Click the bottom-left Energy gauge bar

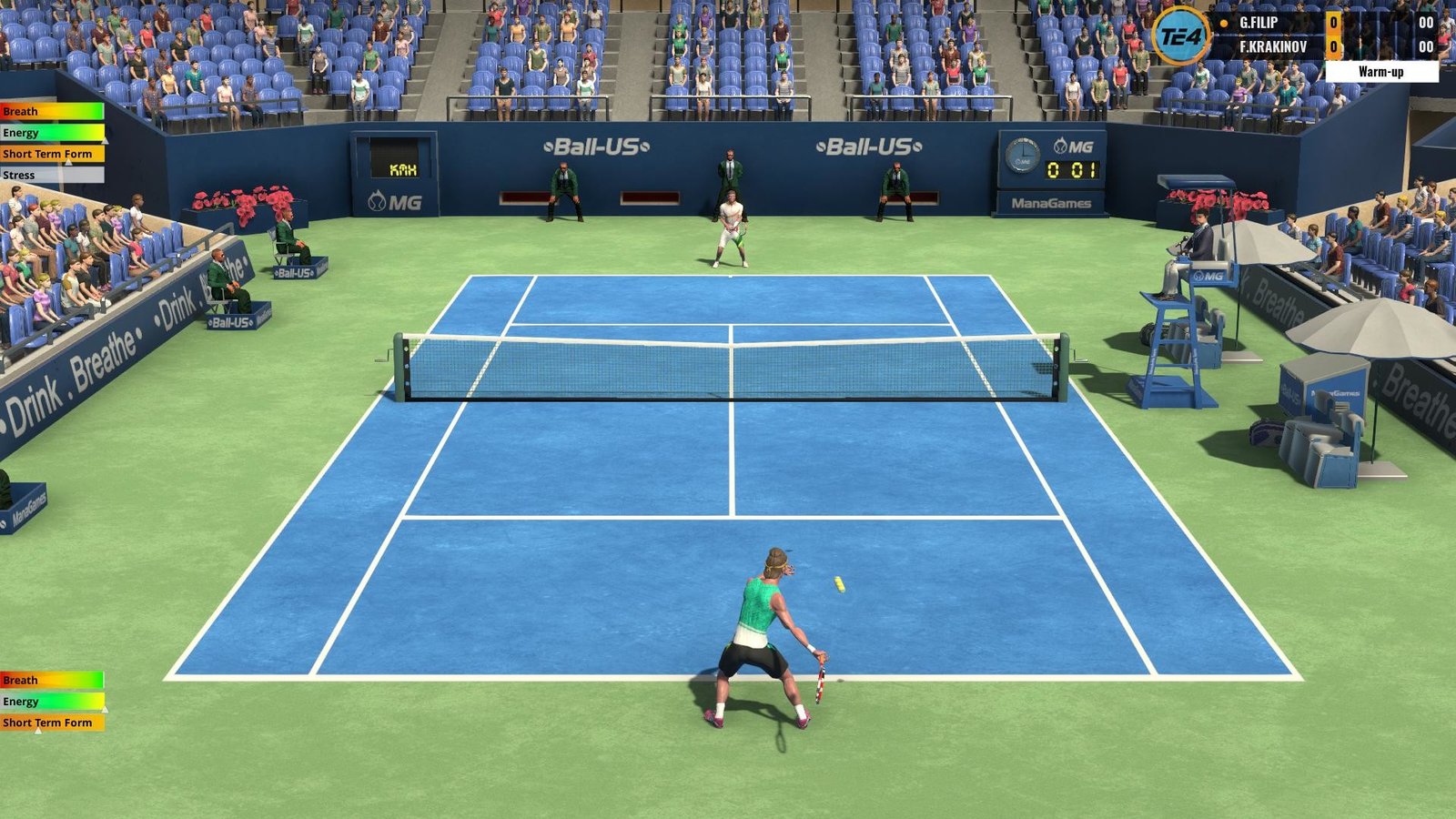click(x=50, y=701)
